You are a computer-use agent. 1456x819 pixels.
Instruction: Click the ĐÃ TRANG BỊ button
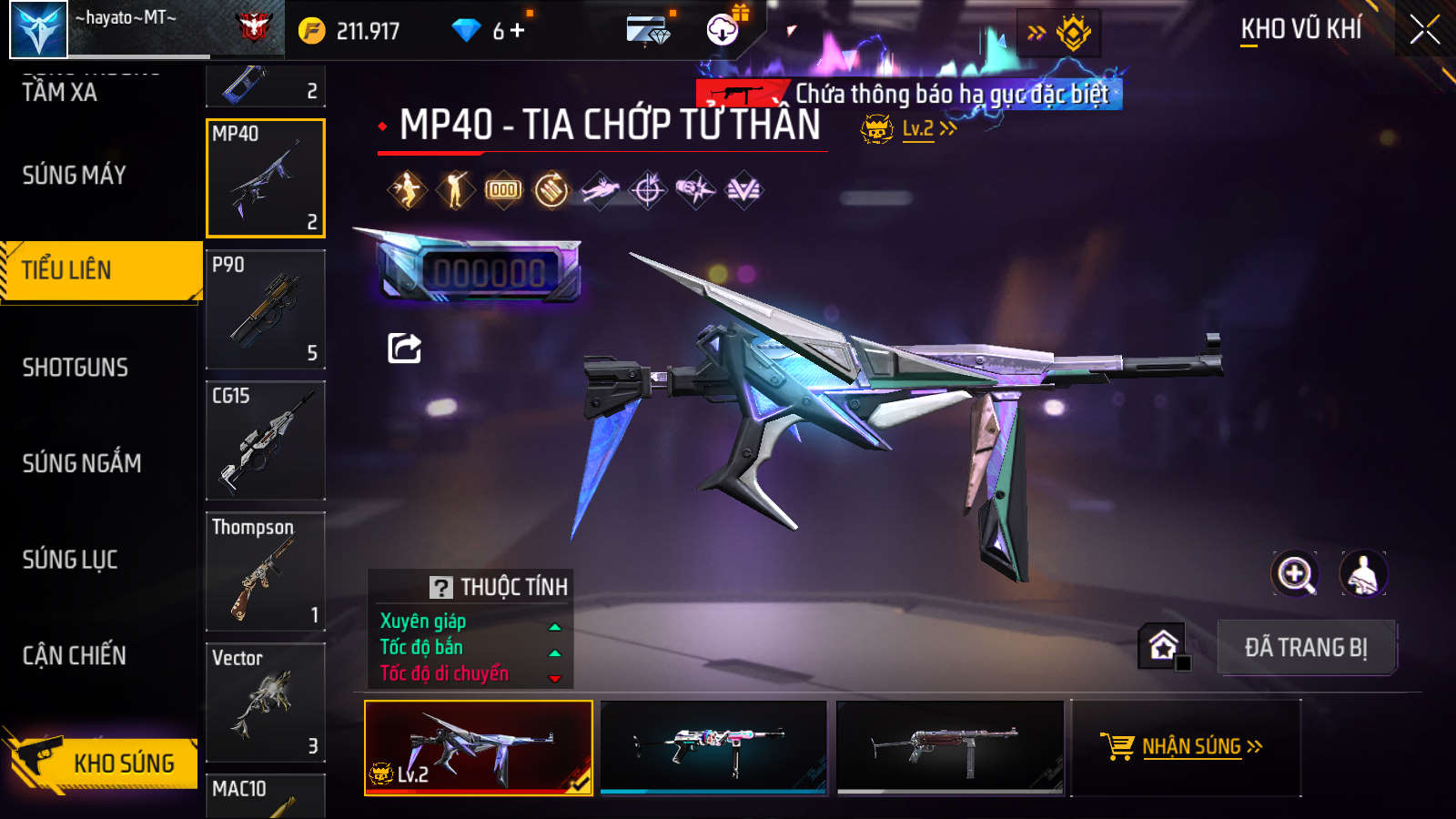pyautogui.click(x=1306, y=647)
